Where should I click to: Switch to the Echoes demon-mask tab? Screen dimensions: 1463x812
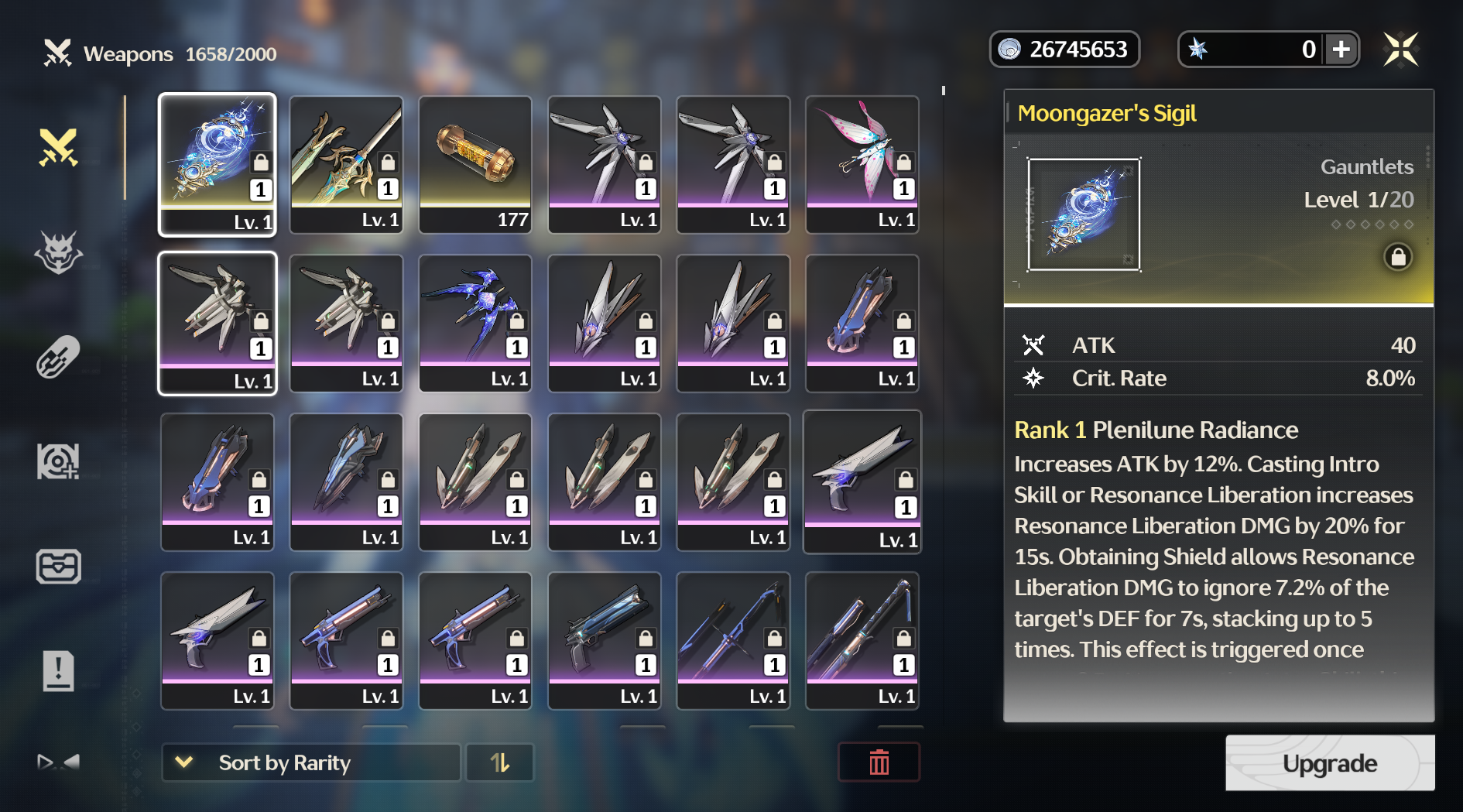[59, 252]
